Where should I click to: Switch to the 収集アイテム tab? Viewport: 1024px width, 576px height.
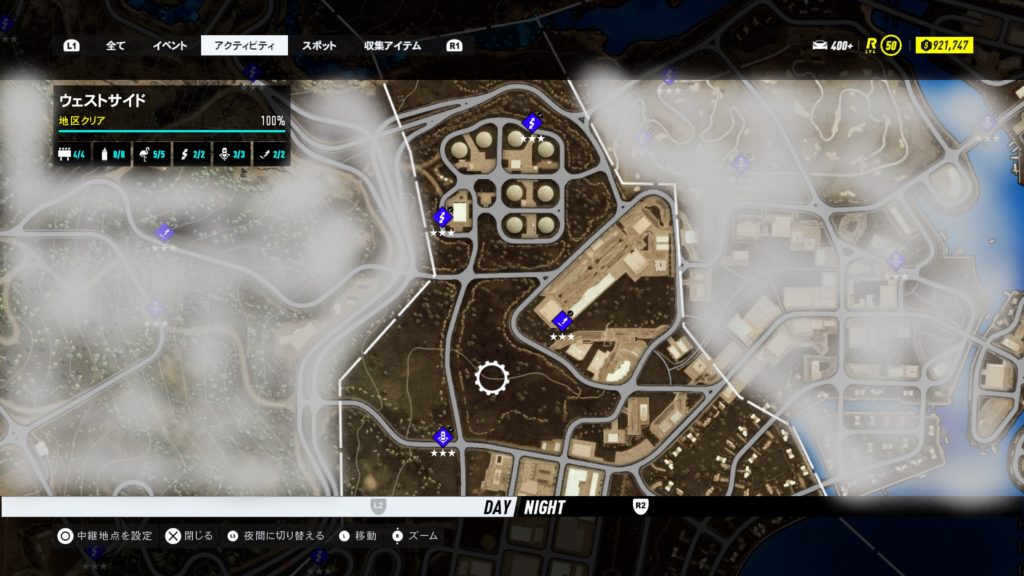click(392, 46)
